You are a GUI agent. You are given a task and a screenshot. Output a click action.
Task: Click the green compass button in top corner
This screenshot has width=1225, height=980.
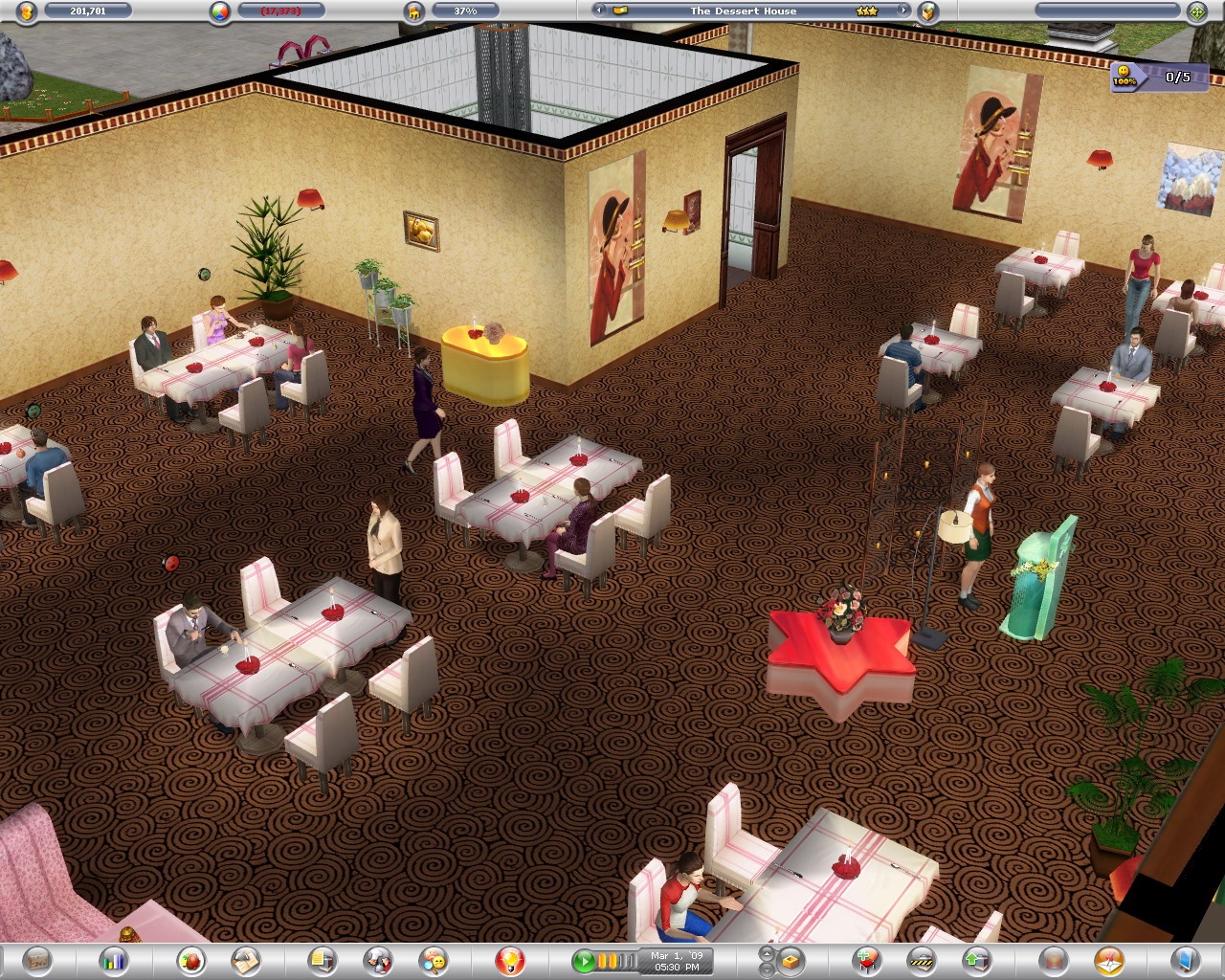[1196, 11]
